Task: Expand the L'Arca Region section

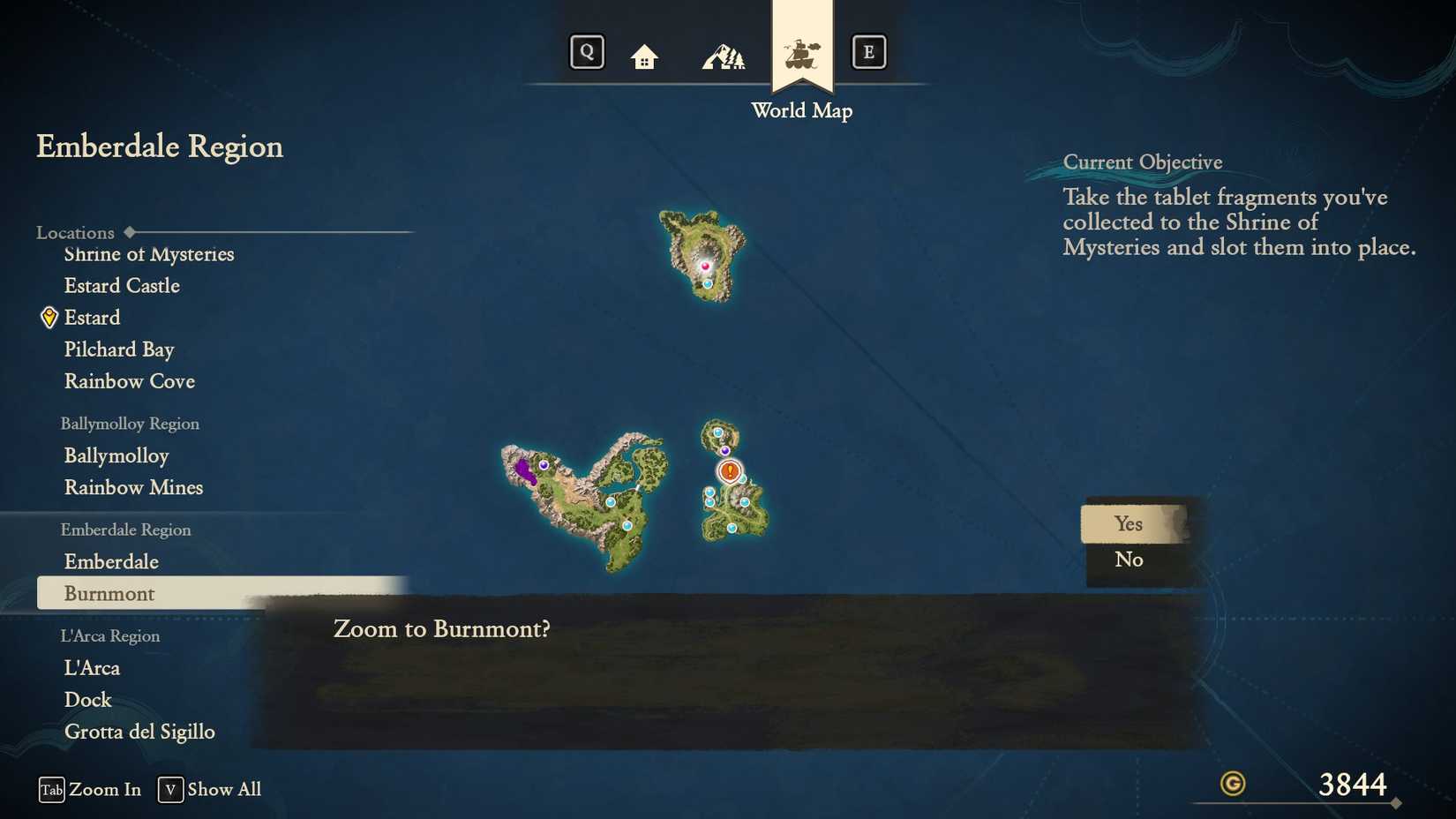Action: [x=109, y=635]
